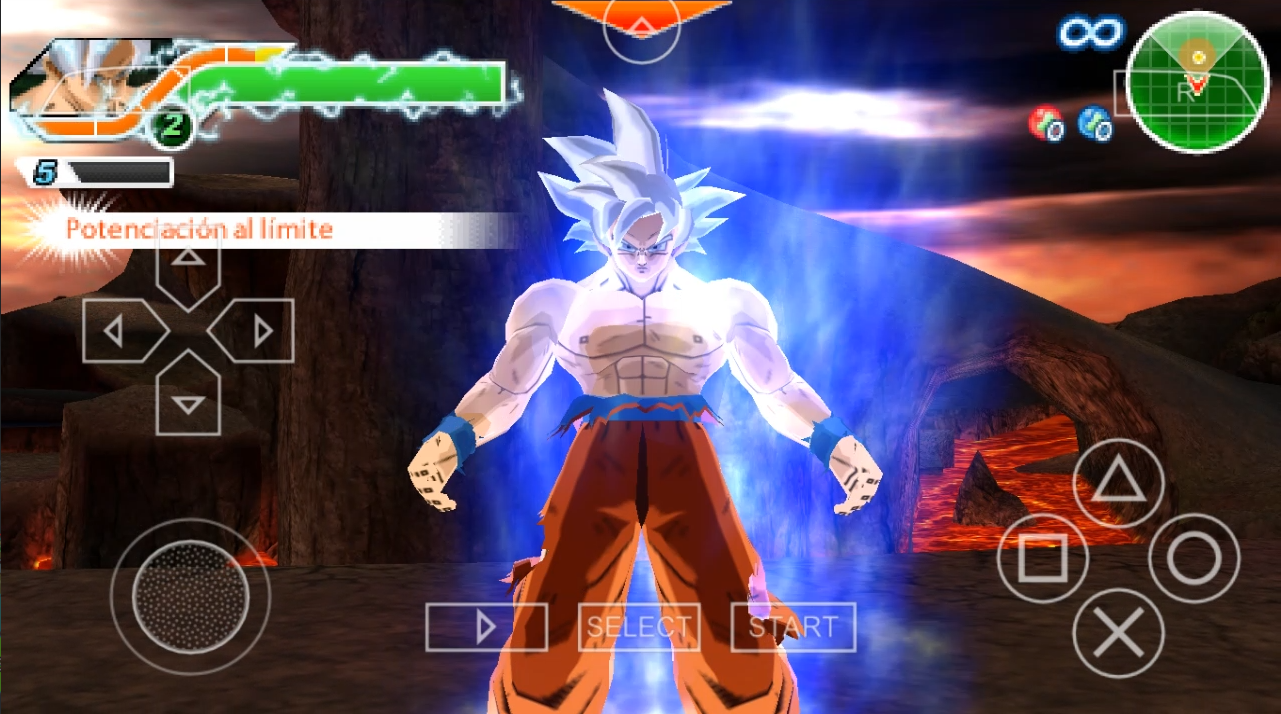Tap the D-pad up arrow
The height and width of the screenshot is (714, 1281).
(189, 265)
